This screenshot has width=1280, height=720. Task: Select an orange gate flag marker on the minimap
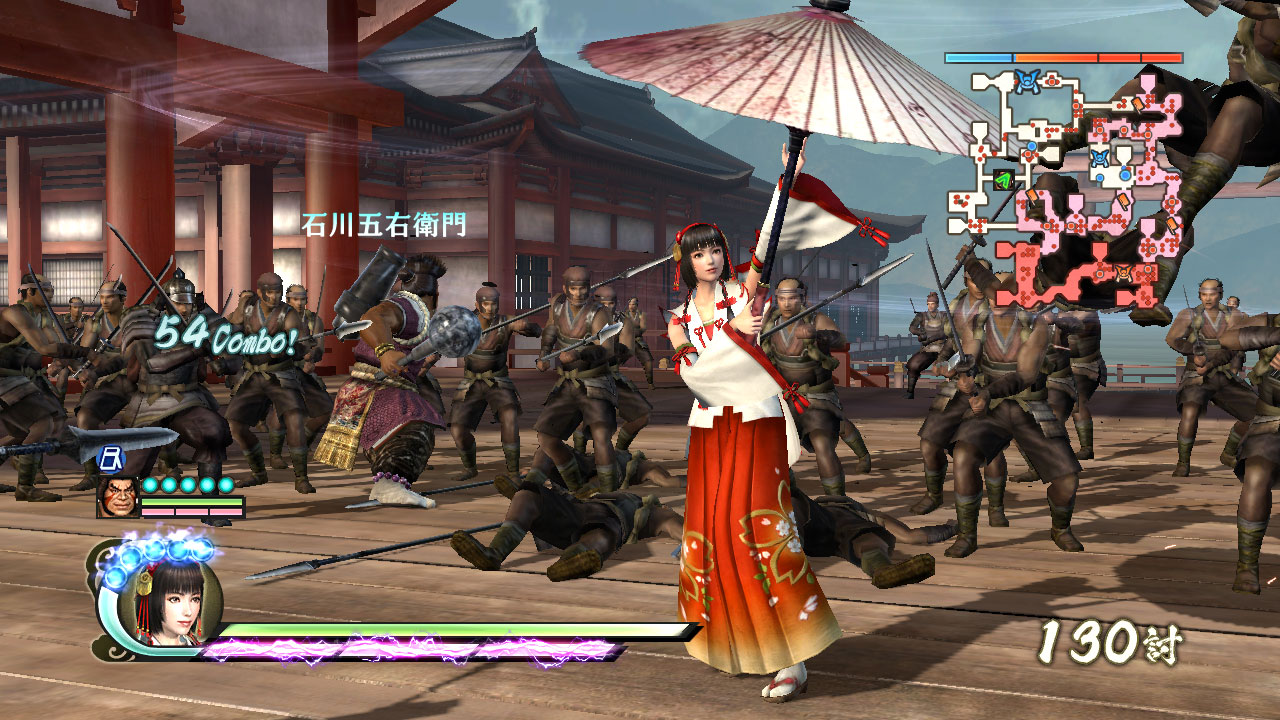(1138, 104)
